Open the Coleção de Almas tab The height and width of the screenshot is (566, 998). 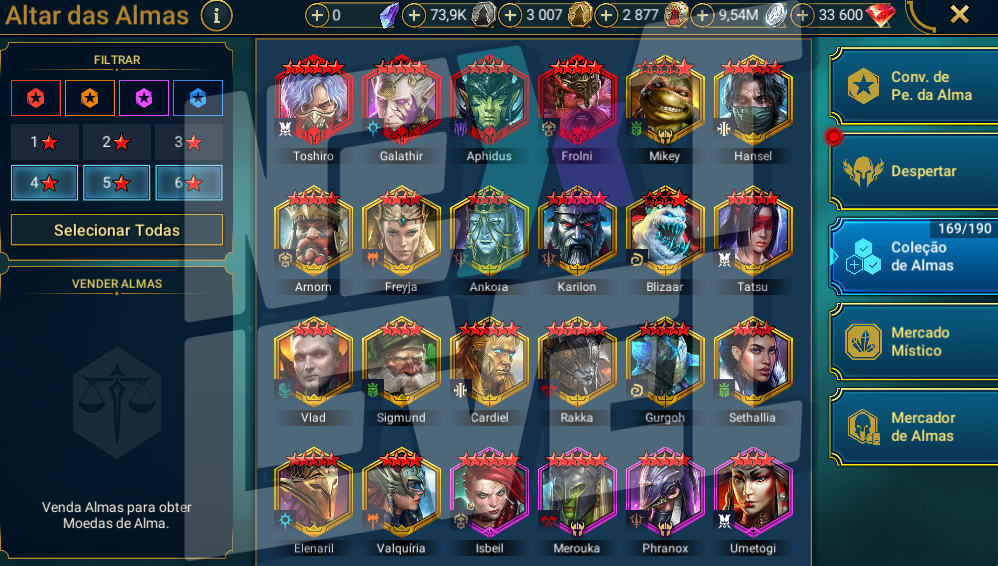click(913, 257)
